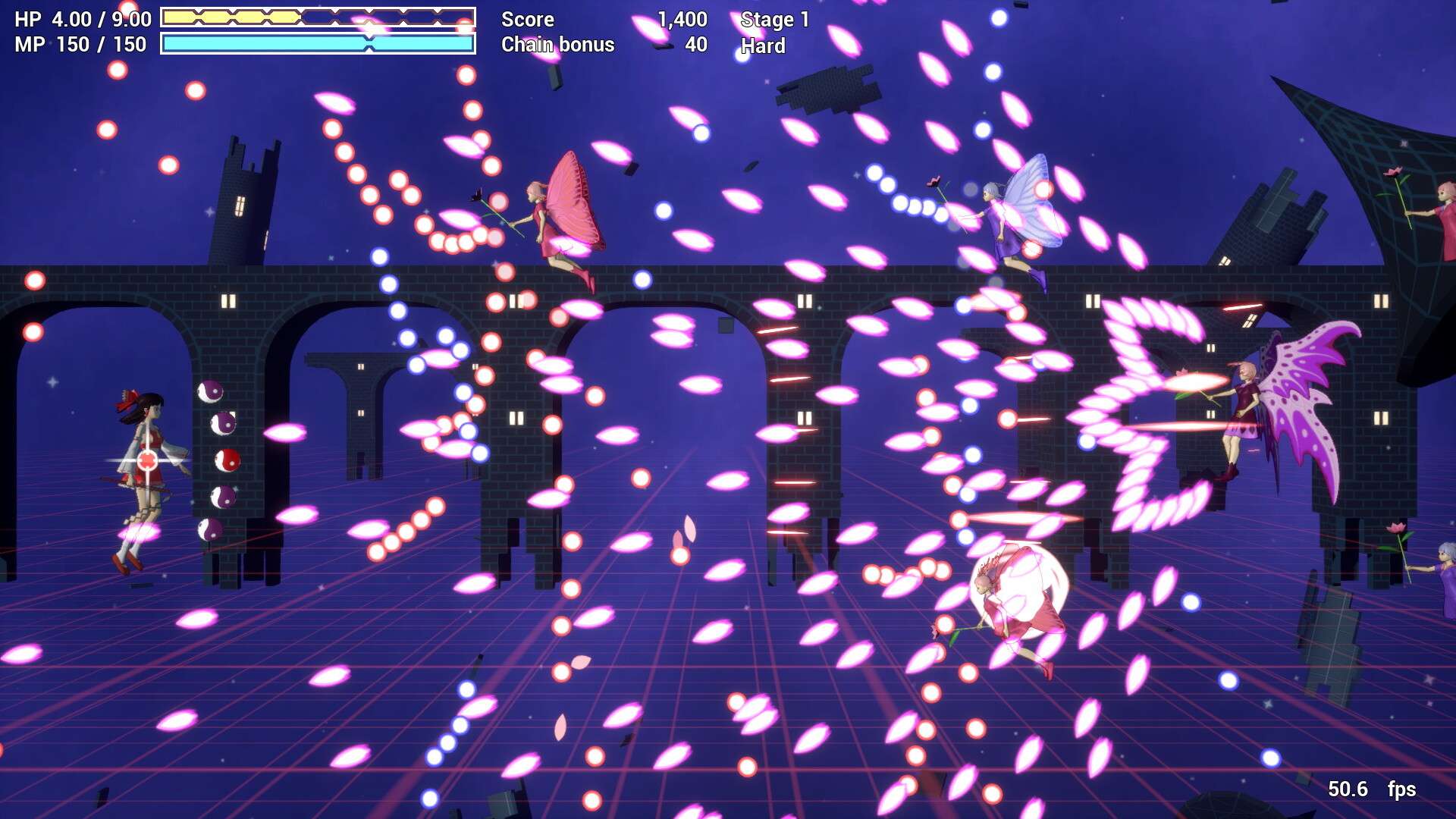Click the bottommost yin-yang orb
1456x819 pixels.
(211, 529)
